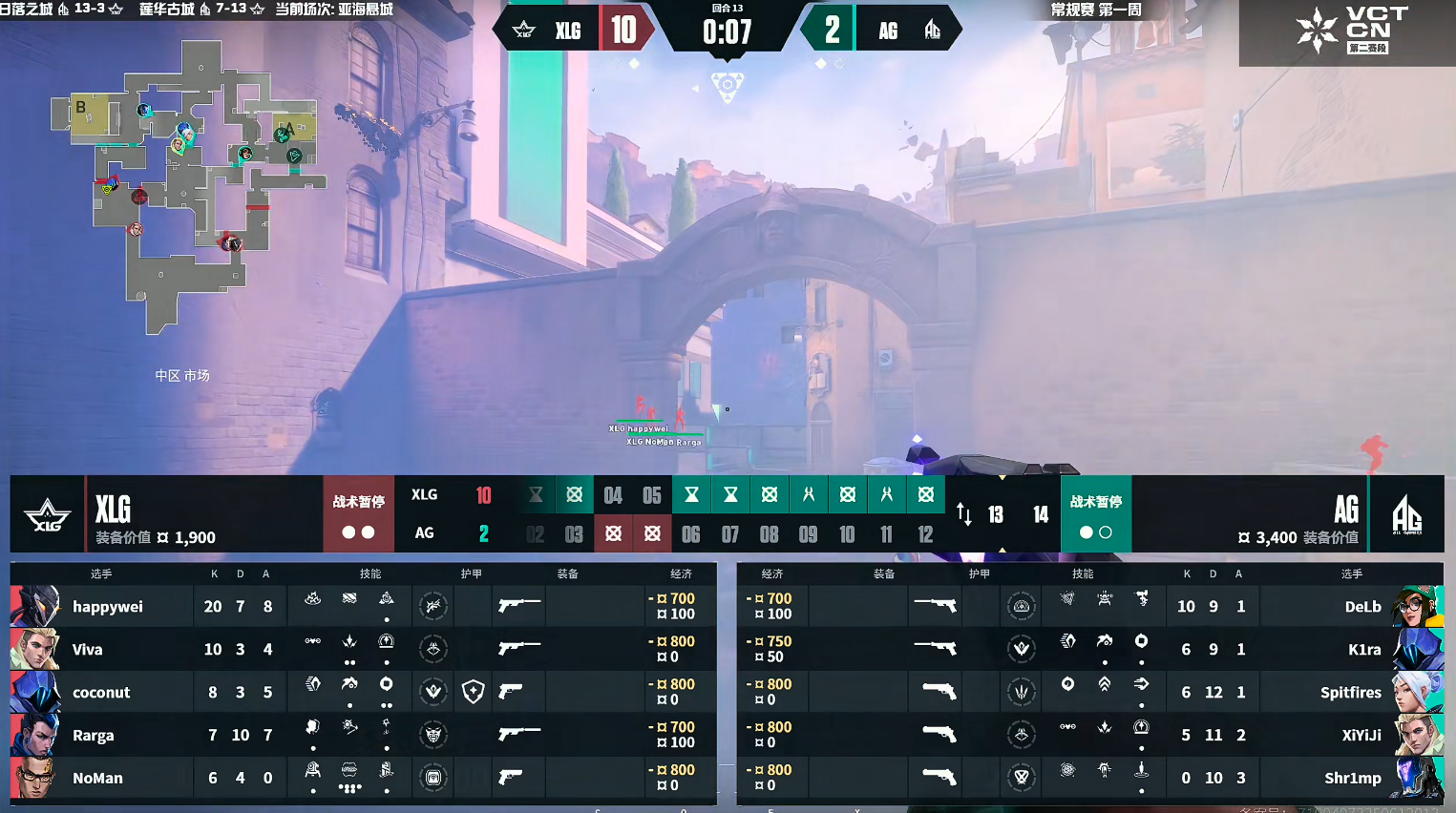Image resolution: width=1456 pixels, height=813 pixels.
Task: Select round 06 in the round timeline
Action: tap(691, 534)
